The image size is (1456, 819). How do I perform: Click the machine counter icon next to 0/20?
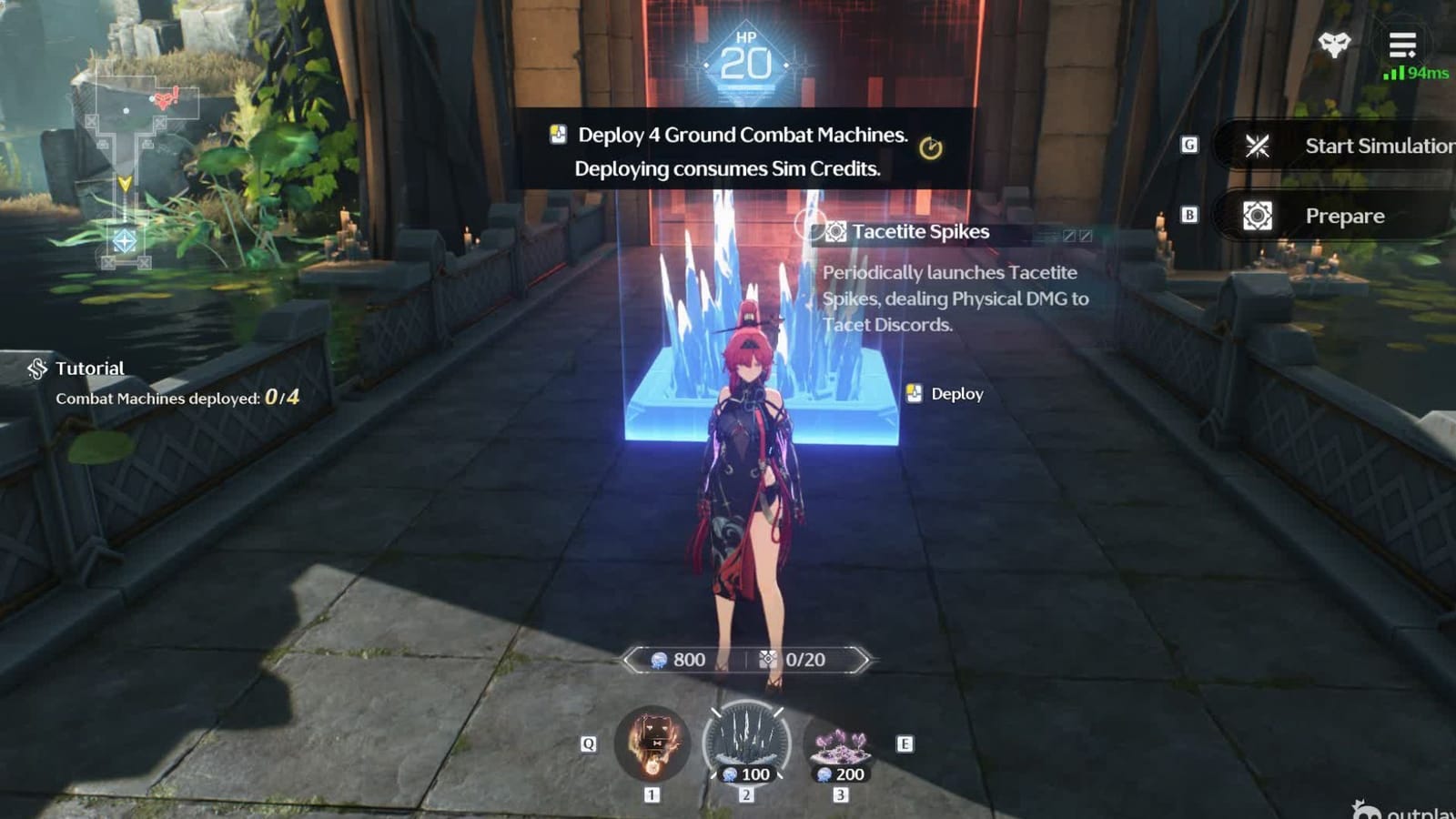pyautogui.click(x=765, y=660)
